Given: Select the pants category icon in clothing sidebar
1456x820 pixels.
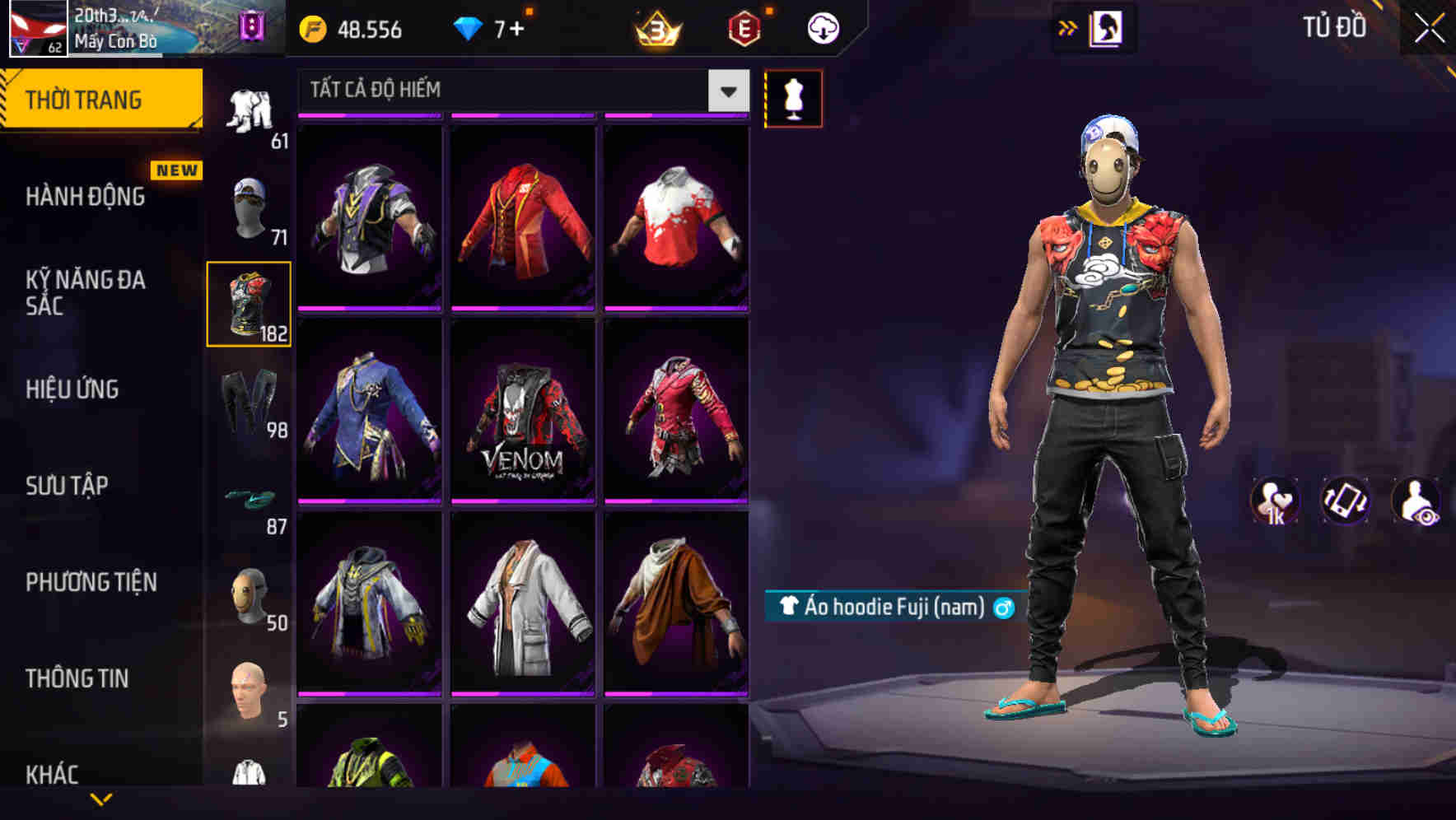Looking at the screenshot, I should [x=249, y=403].
